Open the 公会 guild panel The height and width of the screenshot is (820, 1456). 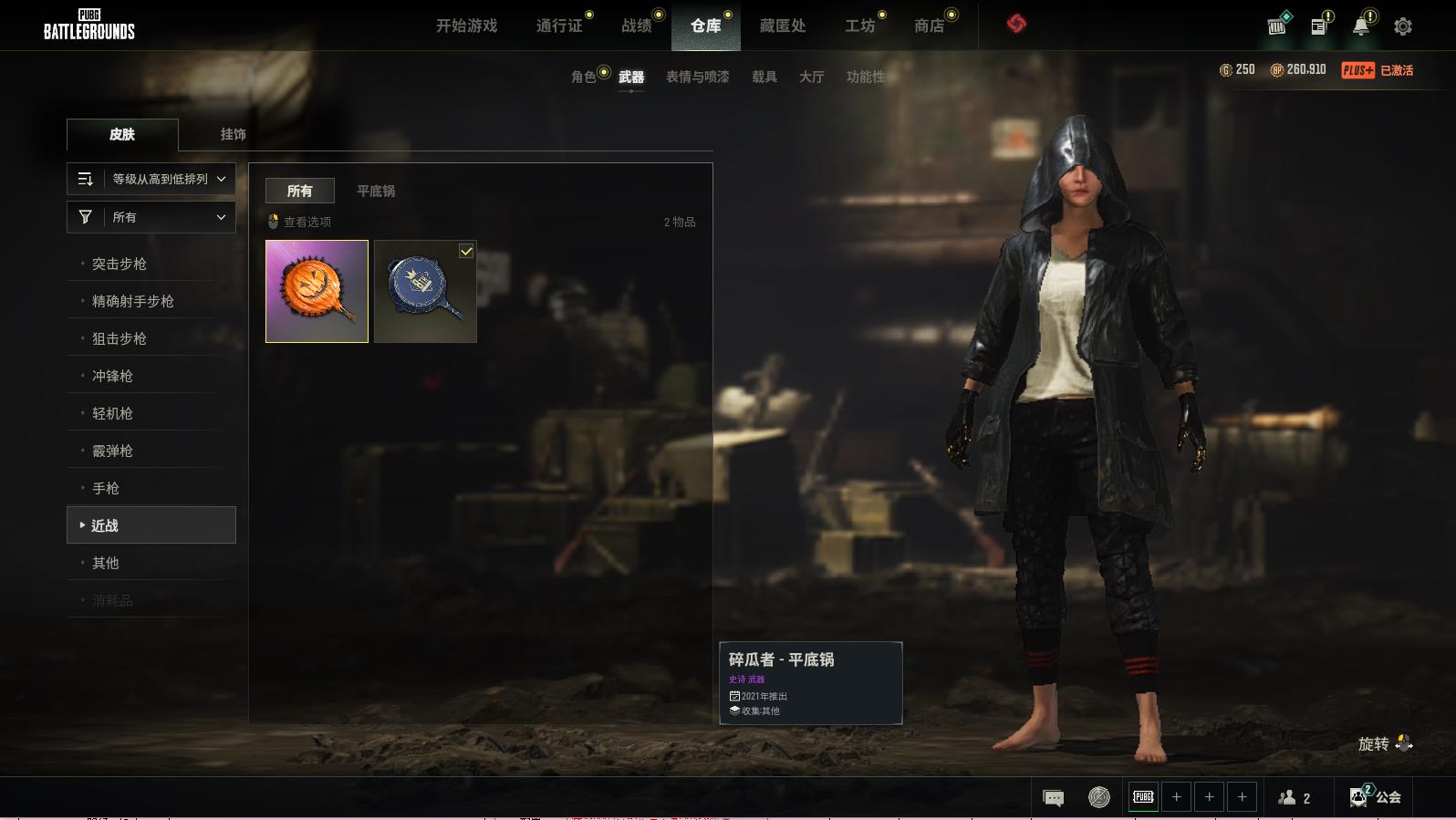1376,797
